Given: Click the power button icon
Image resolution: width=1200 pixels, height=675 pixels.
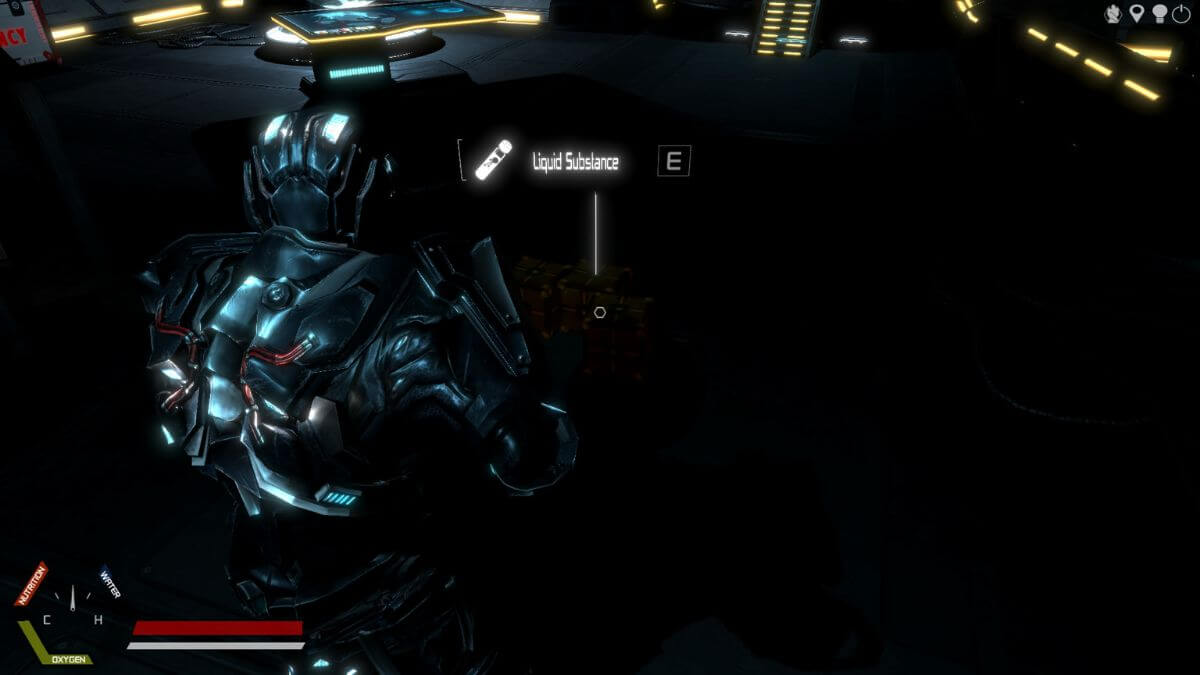Looking at the screenshot, I should tap(1183, 13).
